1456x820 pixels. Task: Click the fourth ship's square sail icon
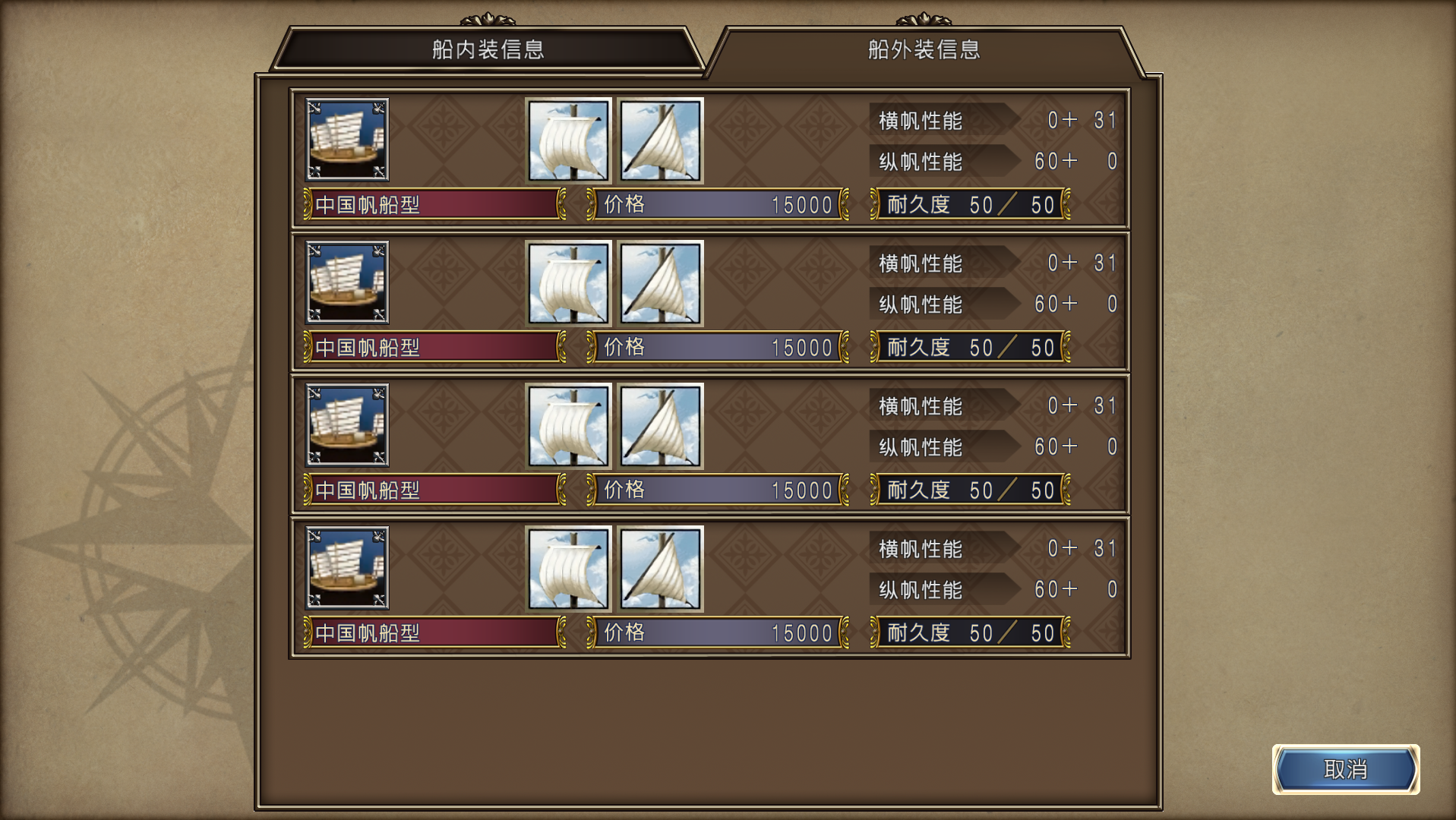tap(567, 567)
